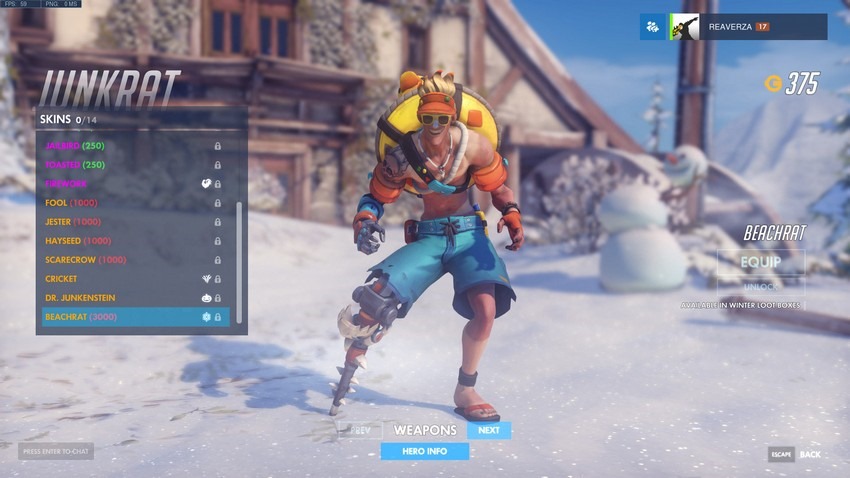
Task: Unlock the Beachrat skin
Action: coord(761,287)
